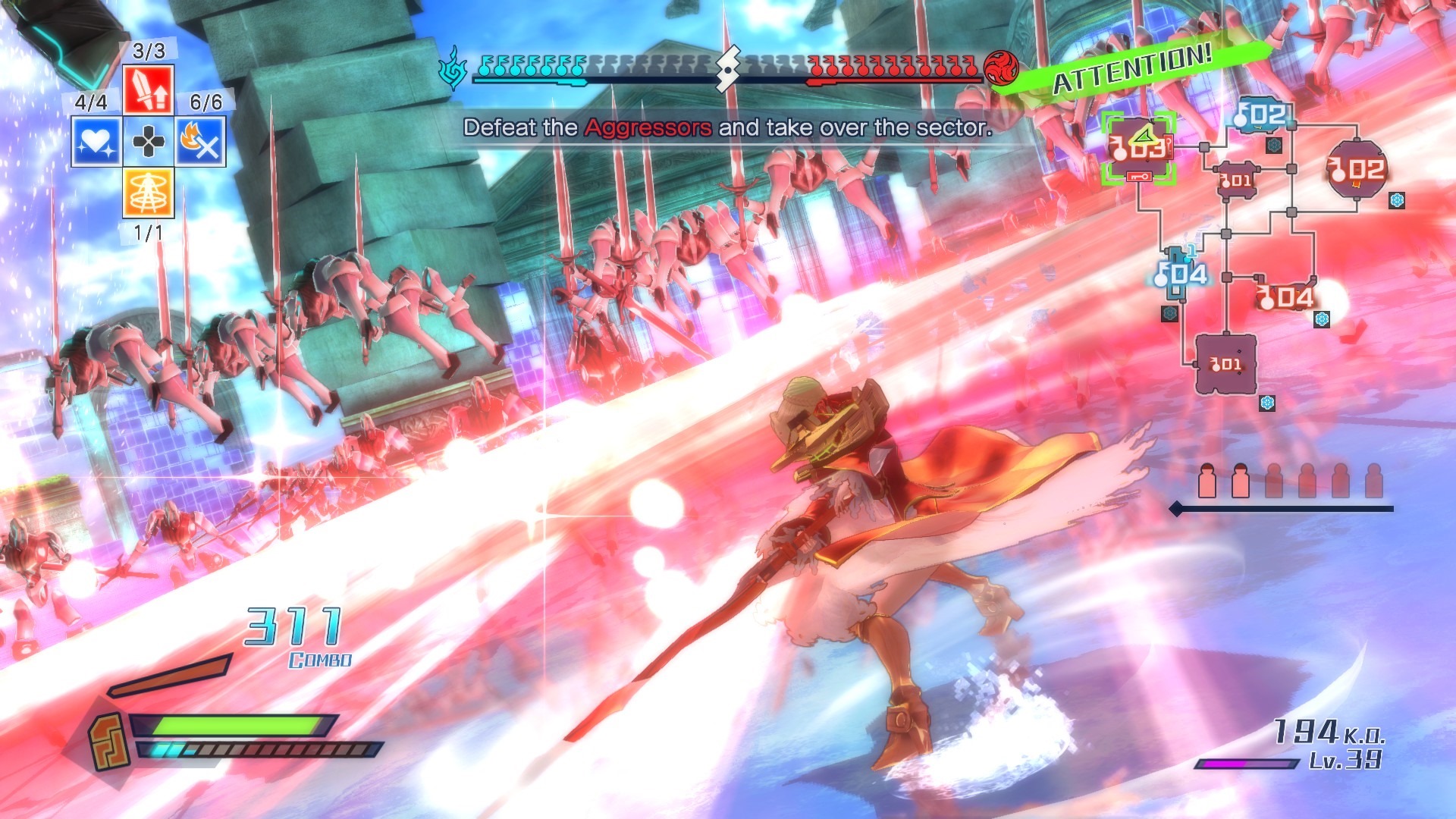This screenshot has width=1456, height=819.
Task: Use the blue heart healing skill
Action: [x=96, y=141]
